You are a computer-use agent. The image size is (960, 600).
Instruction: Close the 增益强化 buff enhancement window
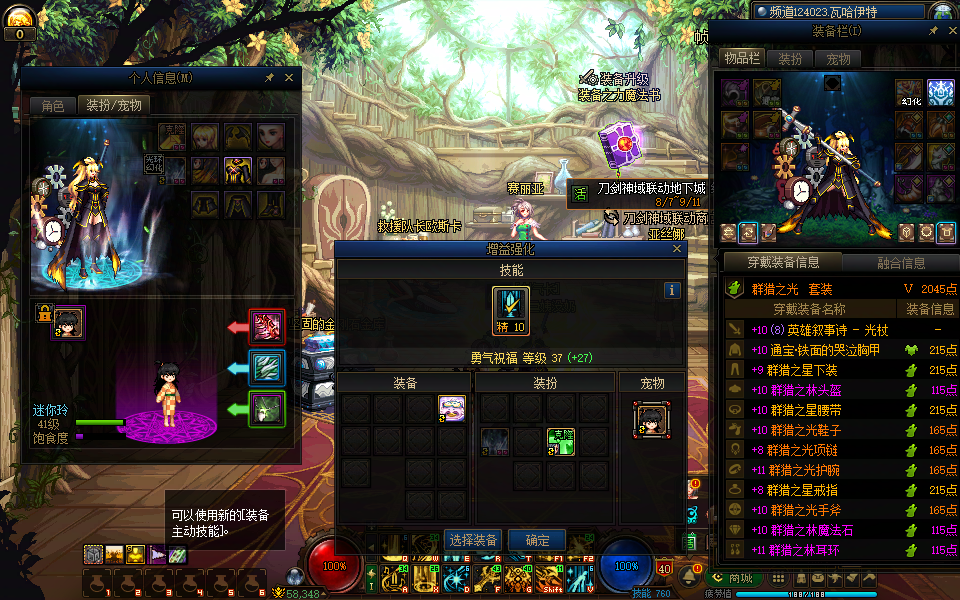pos(677,249)
